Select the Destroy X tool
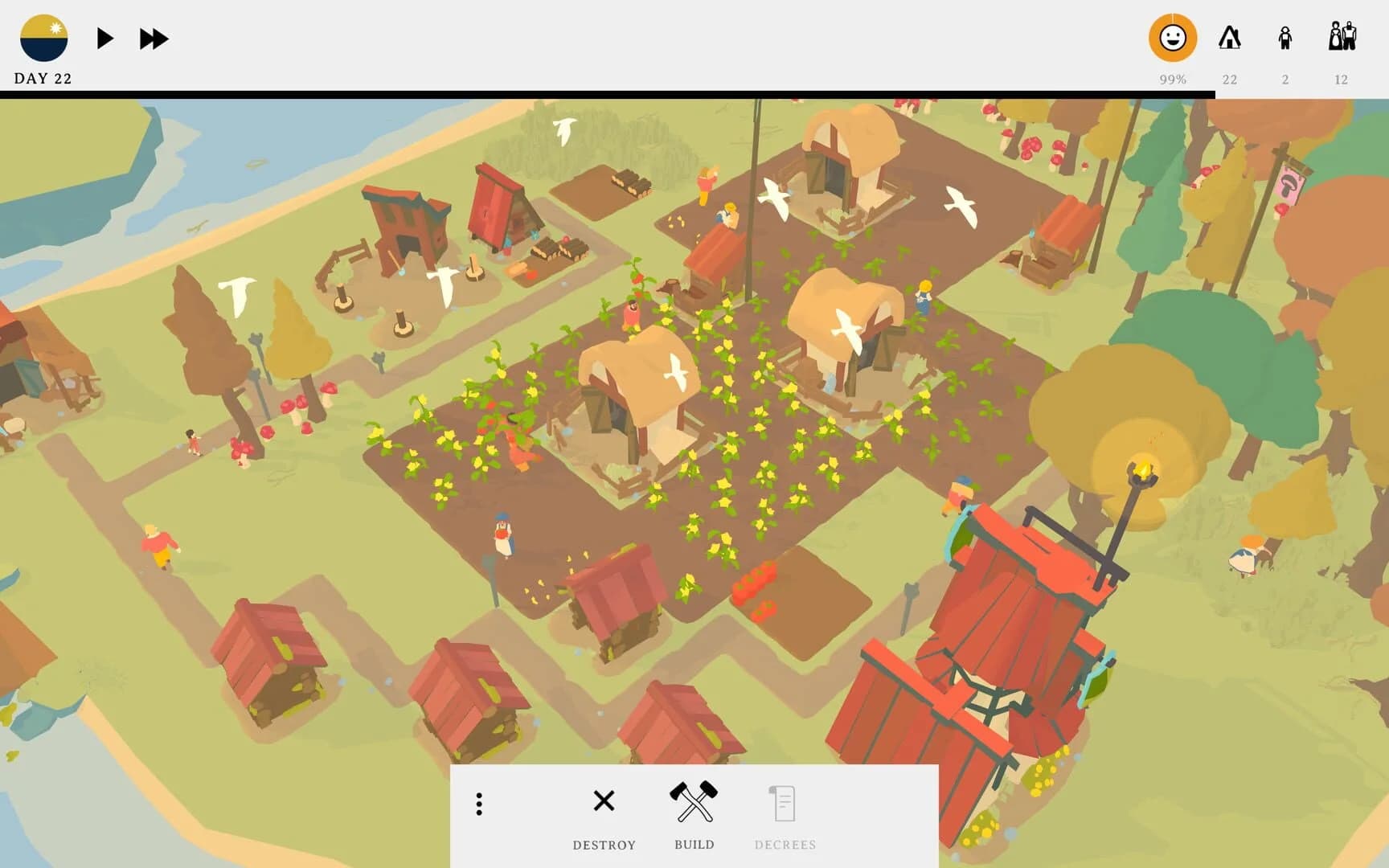The width and height of the screenshot is (1389, 868). [x=603, y=801]
